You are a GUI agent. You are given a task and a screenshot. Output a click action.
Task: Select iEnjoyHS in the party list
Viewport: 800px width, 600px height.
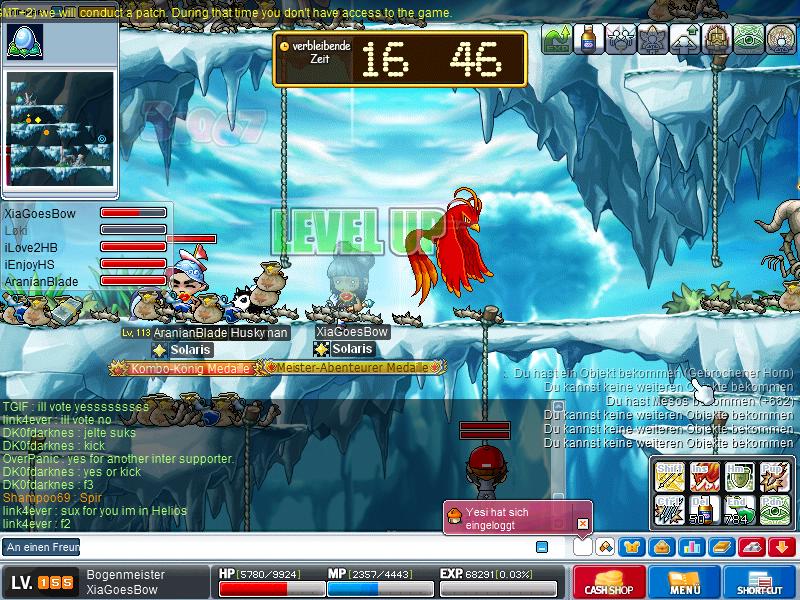29,264
